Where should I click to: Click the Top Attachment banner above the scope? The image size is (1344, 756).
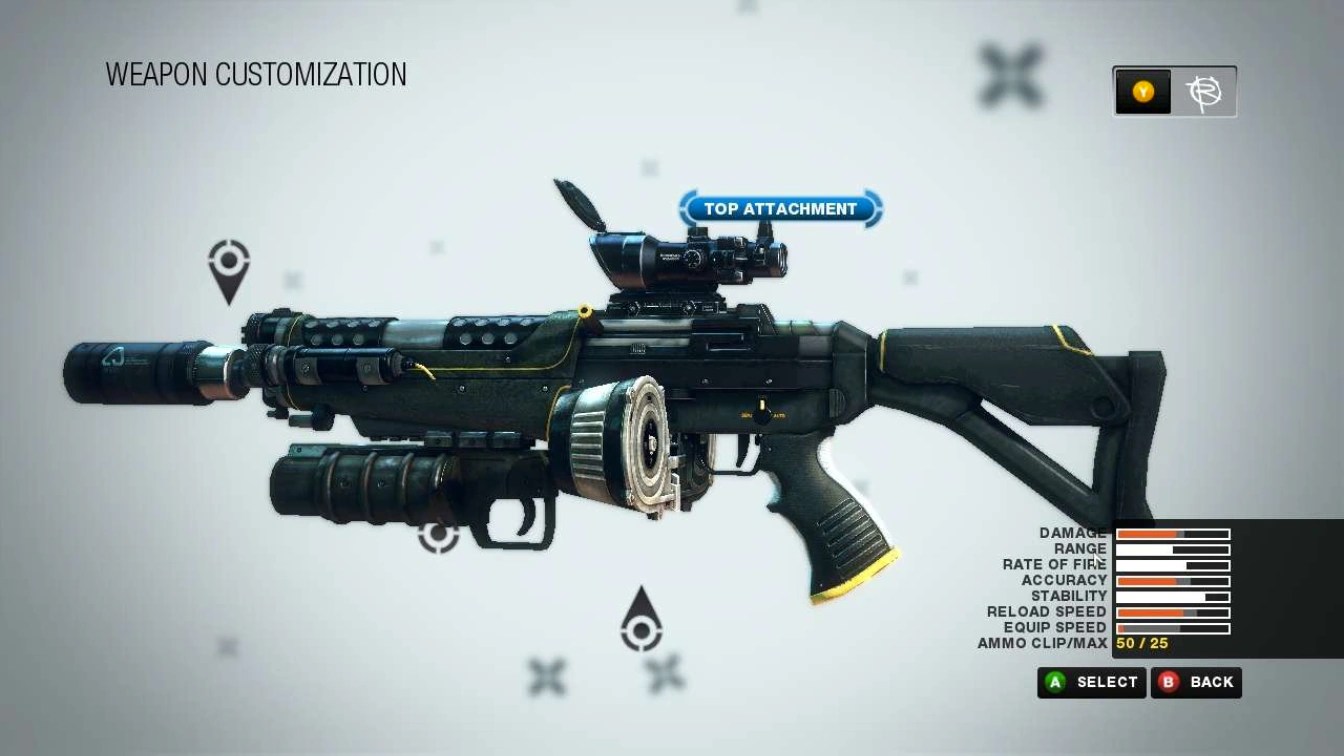coord(786,208)
